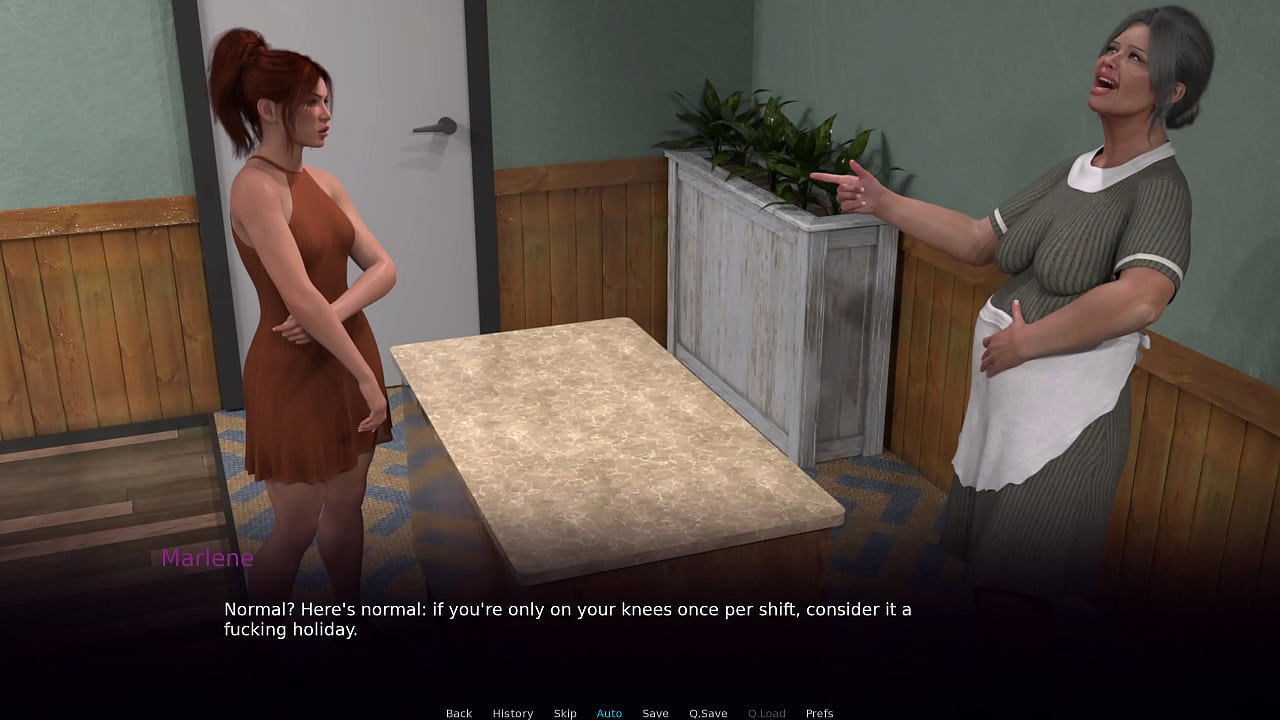Open the History log
The width and height of the screenshot is (1280, 720).
pos(512,713)
